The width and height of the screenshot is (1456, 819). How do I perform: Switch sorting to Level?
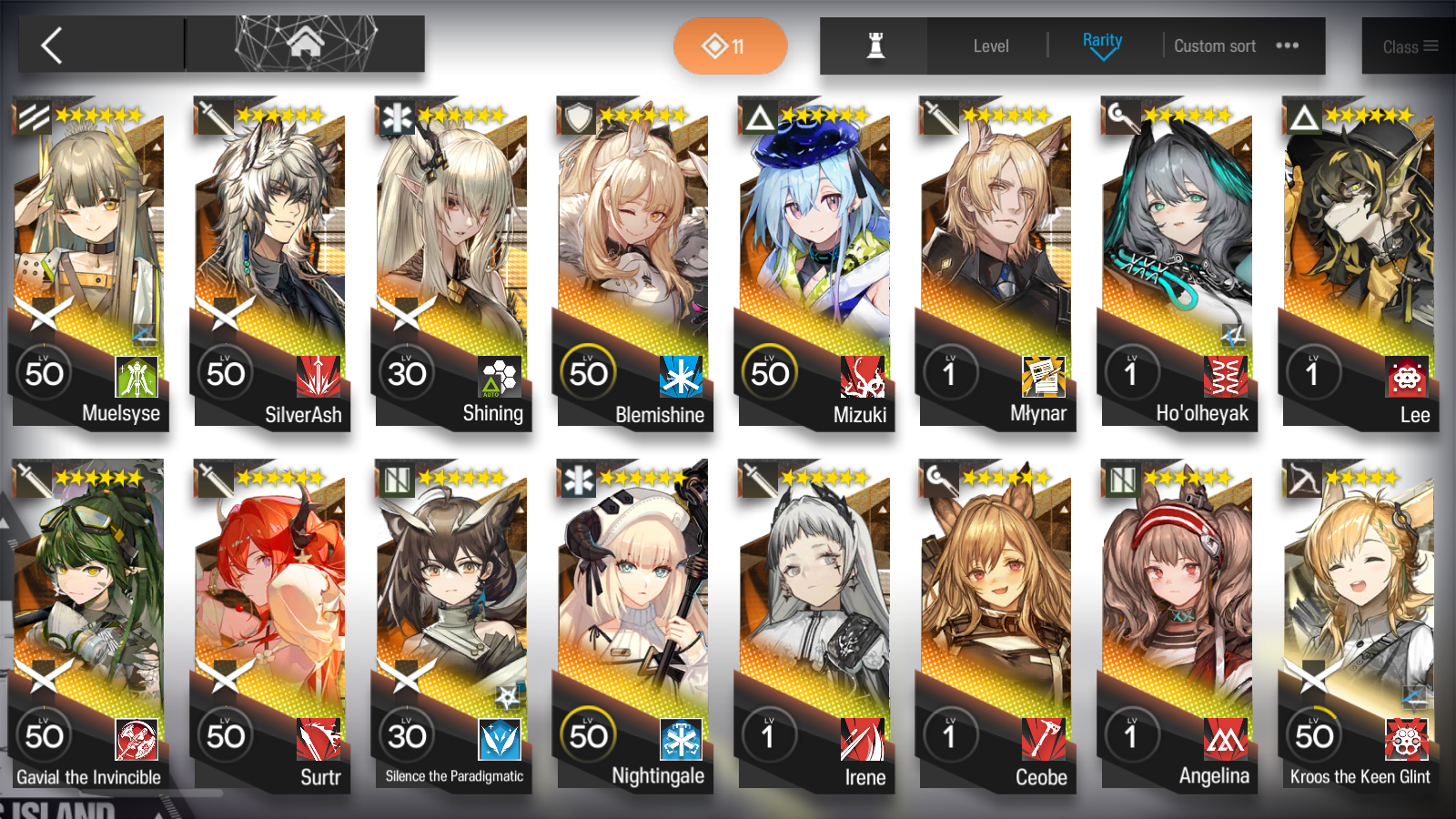click(990, 45)
